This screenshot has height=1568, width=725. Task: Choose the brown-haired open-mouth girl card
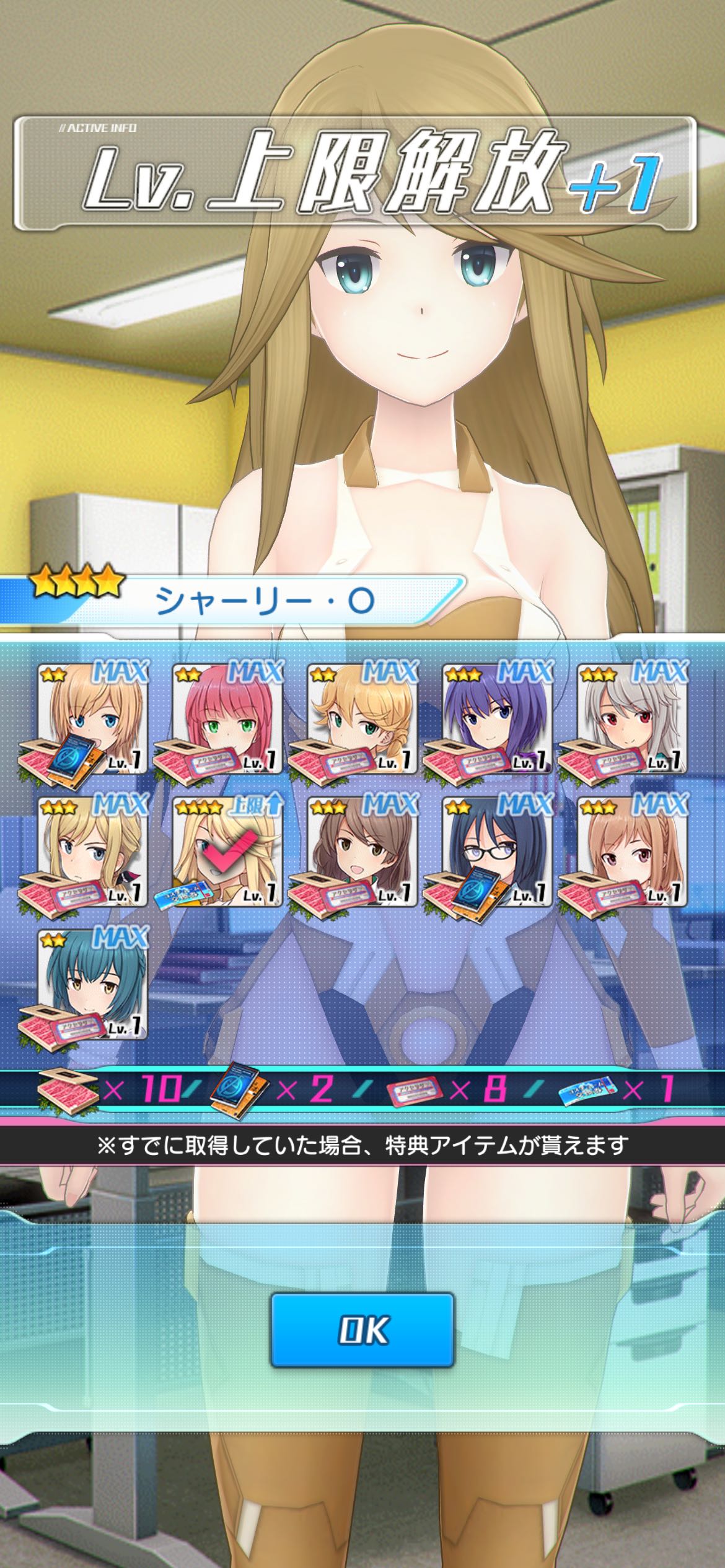[362, 850]
